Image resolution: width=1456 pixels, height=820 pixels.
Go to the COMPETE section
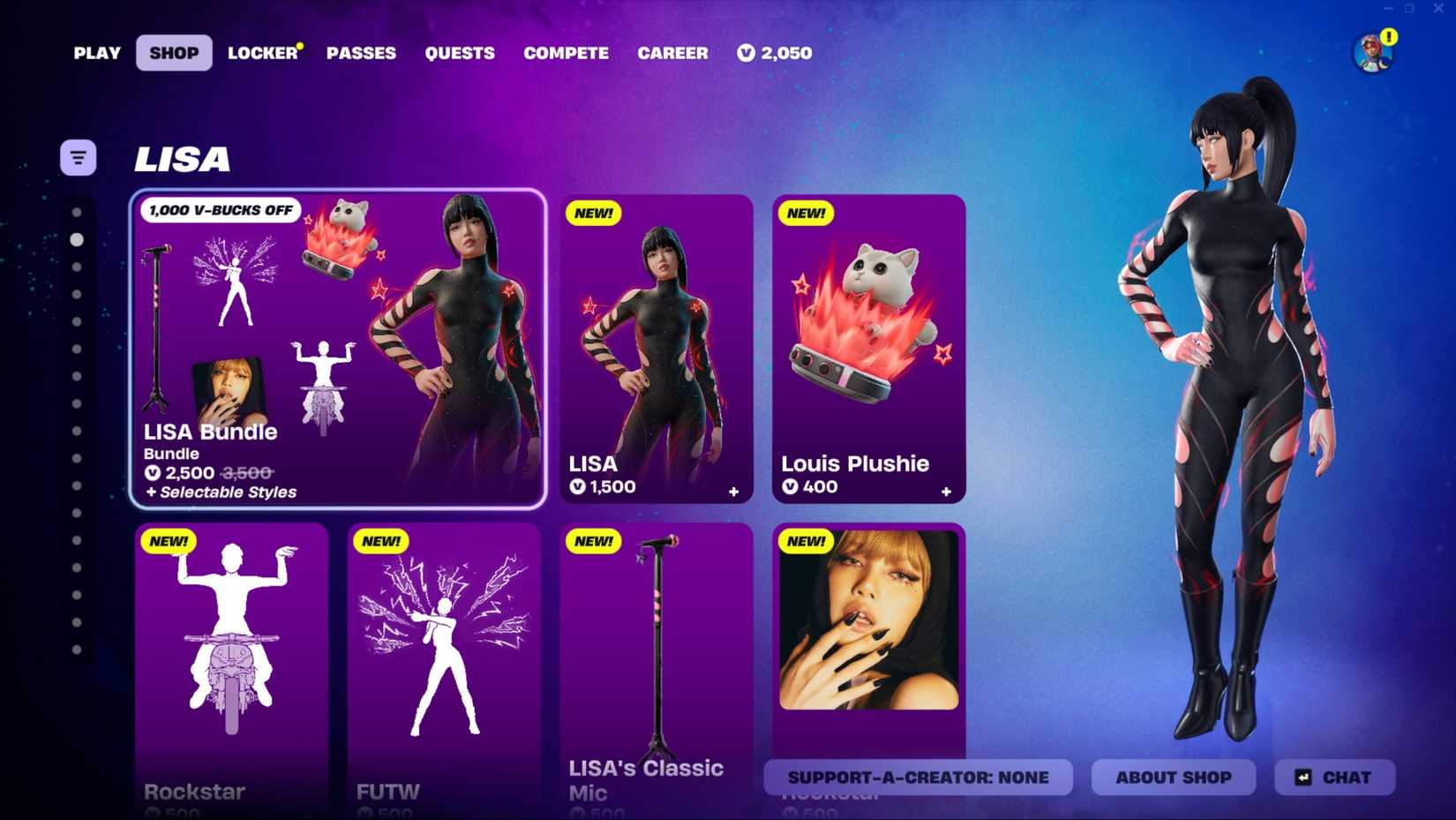566,53
